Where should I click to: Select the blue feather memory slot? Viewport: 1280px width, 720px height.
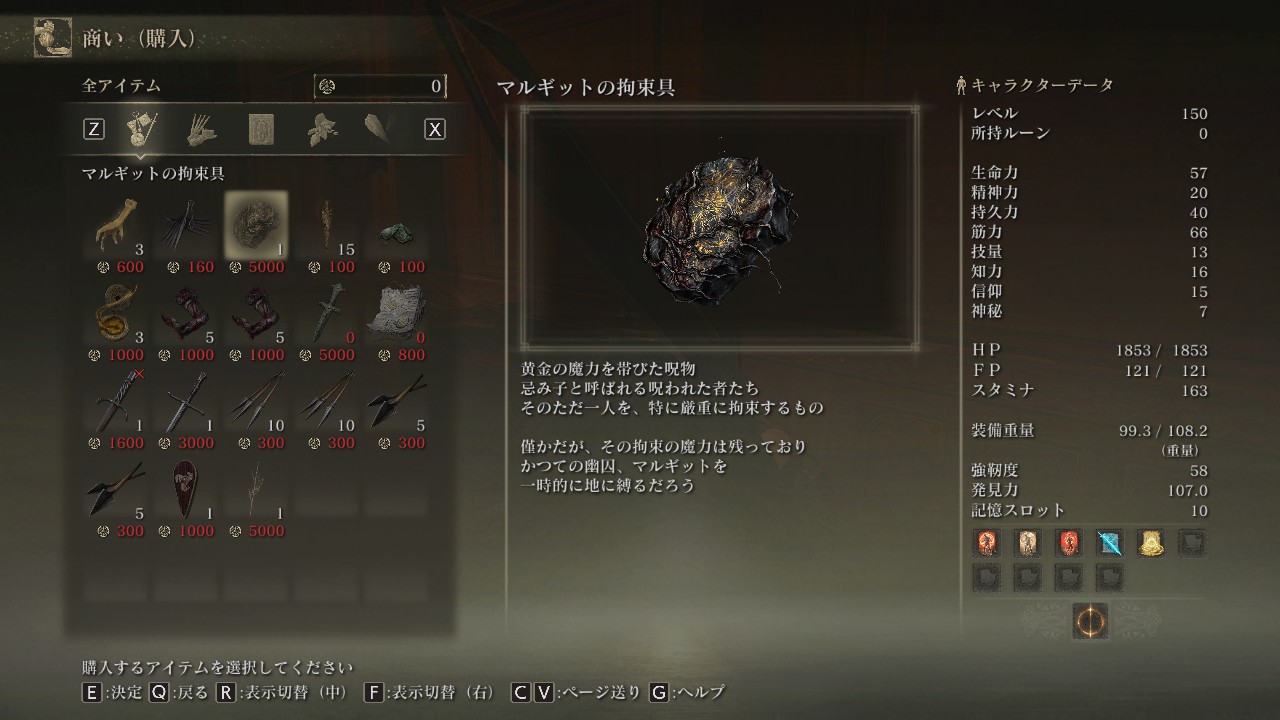1110,543
